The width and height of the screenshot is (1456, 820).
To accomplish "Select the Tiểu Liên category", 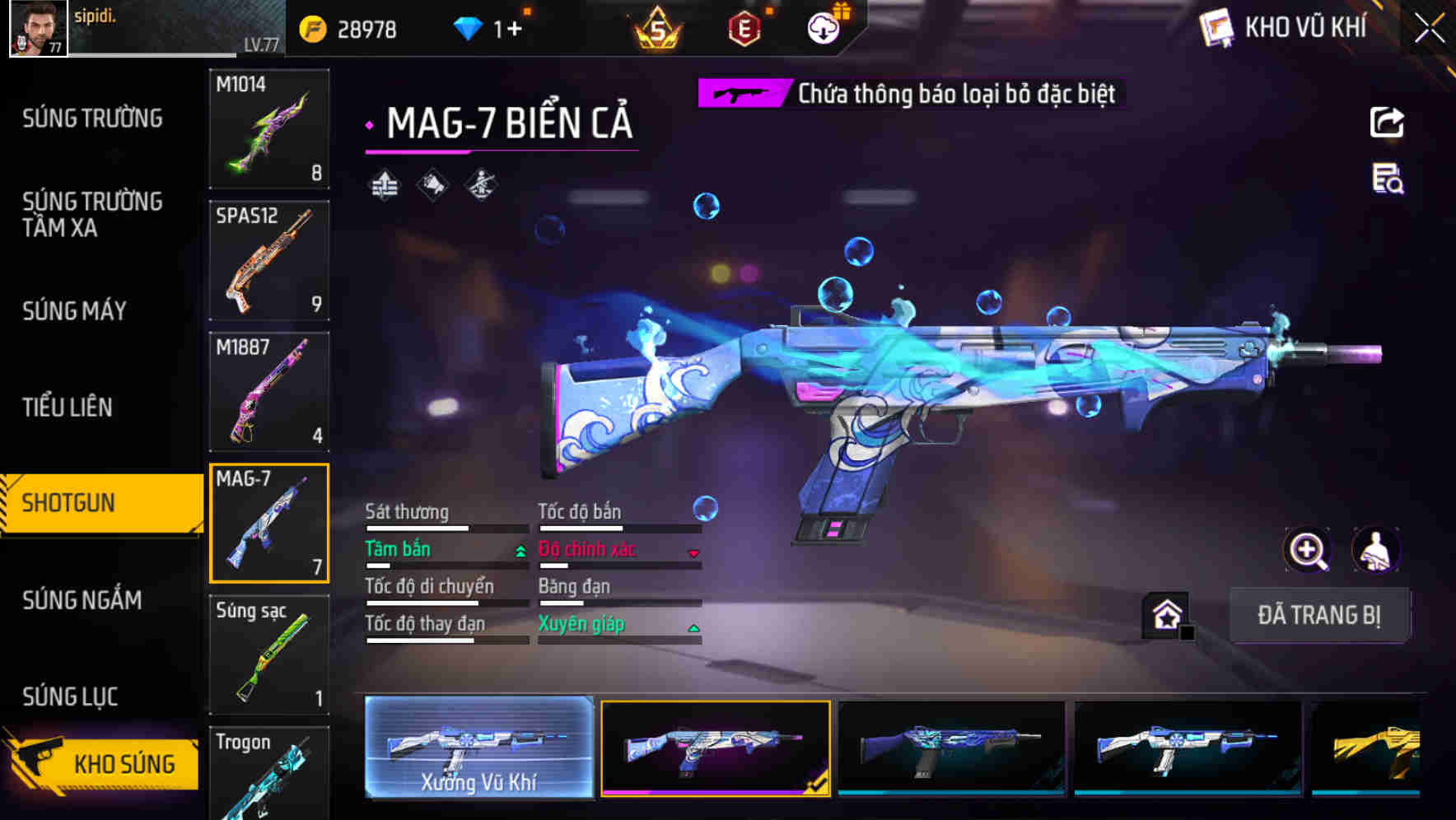I will pos(68,407).
